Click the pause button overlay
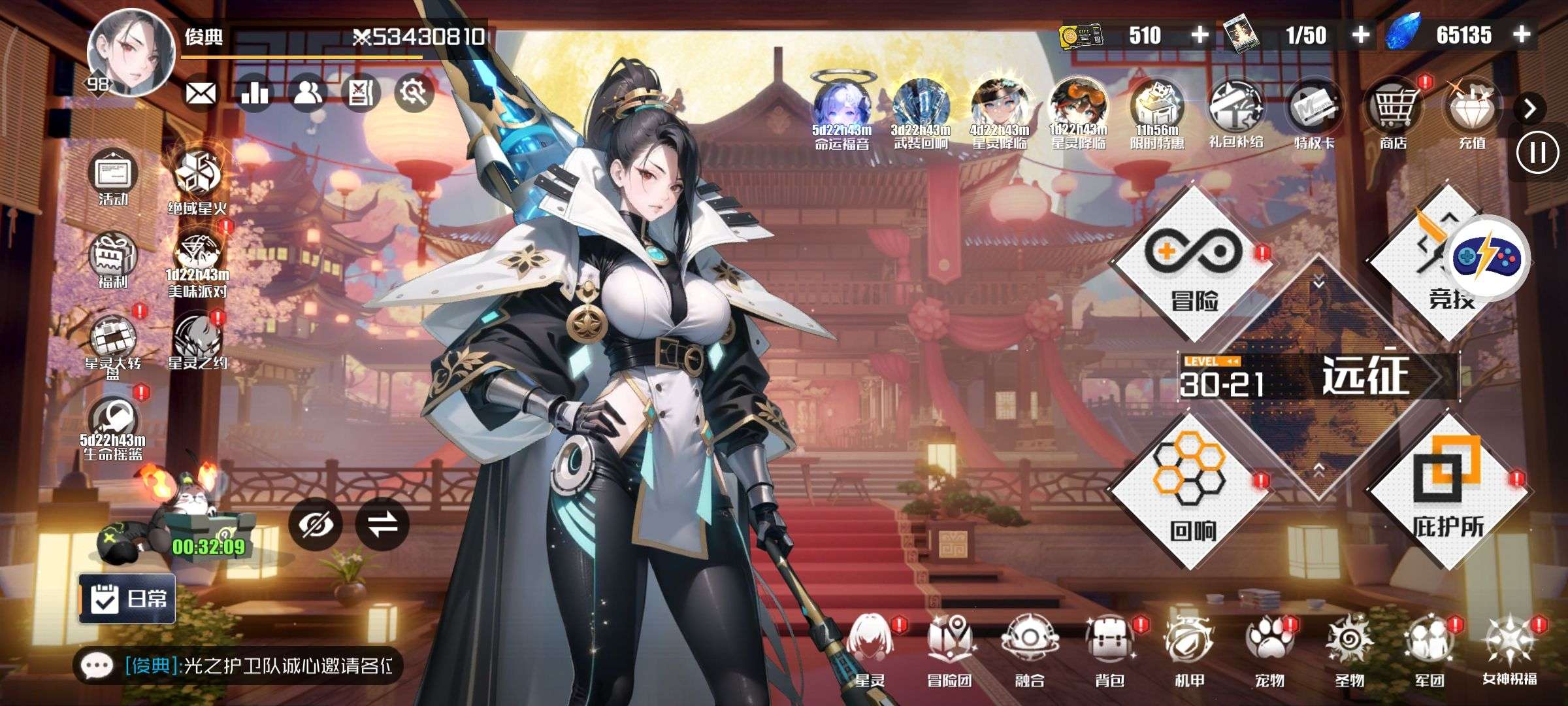Viewport: 1568px width, 706px height. [1537, 154]
